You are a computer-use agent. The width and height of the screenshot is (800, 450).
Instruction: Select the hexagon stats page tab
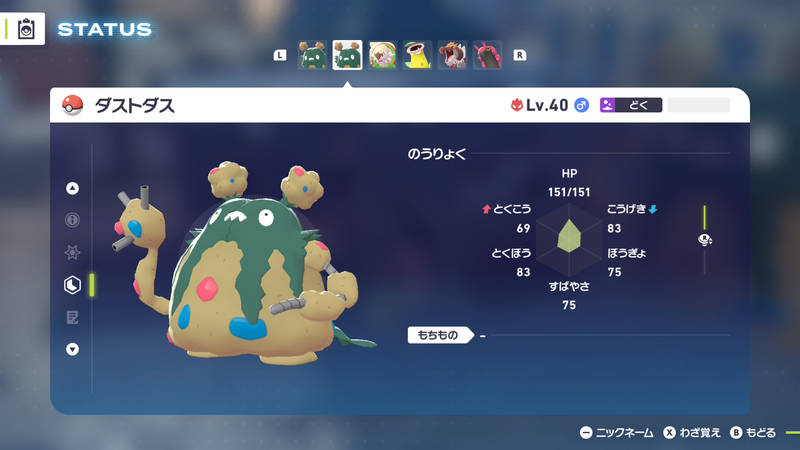(72, 285)
